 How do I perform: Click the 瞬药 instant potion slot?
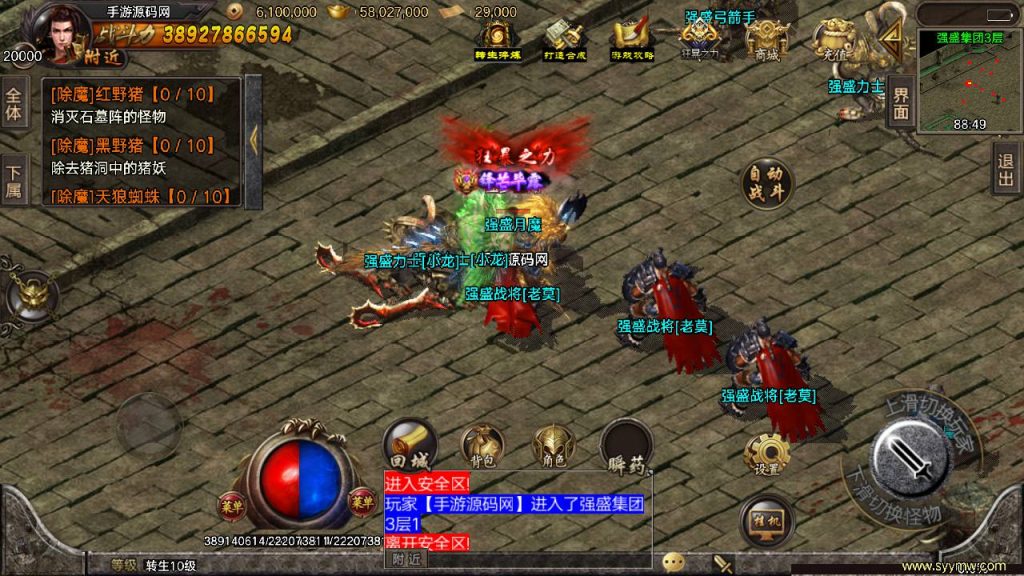pyautogui.click(x=627, y=448)
